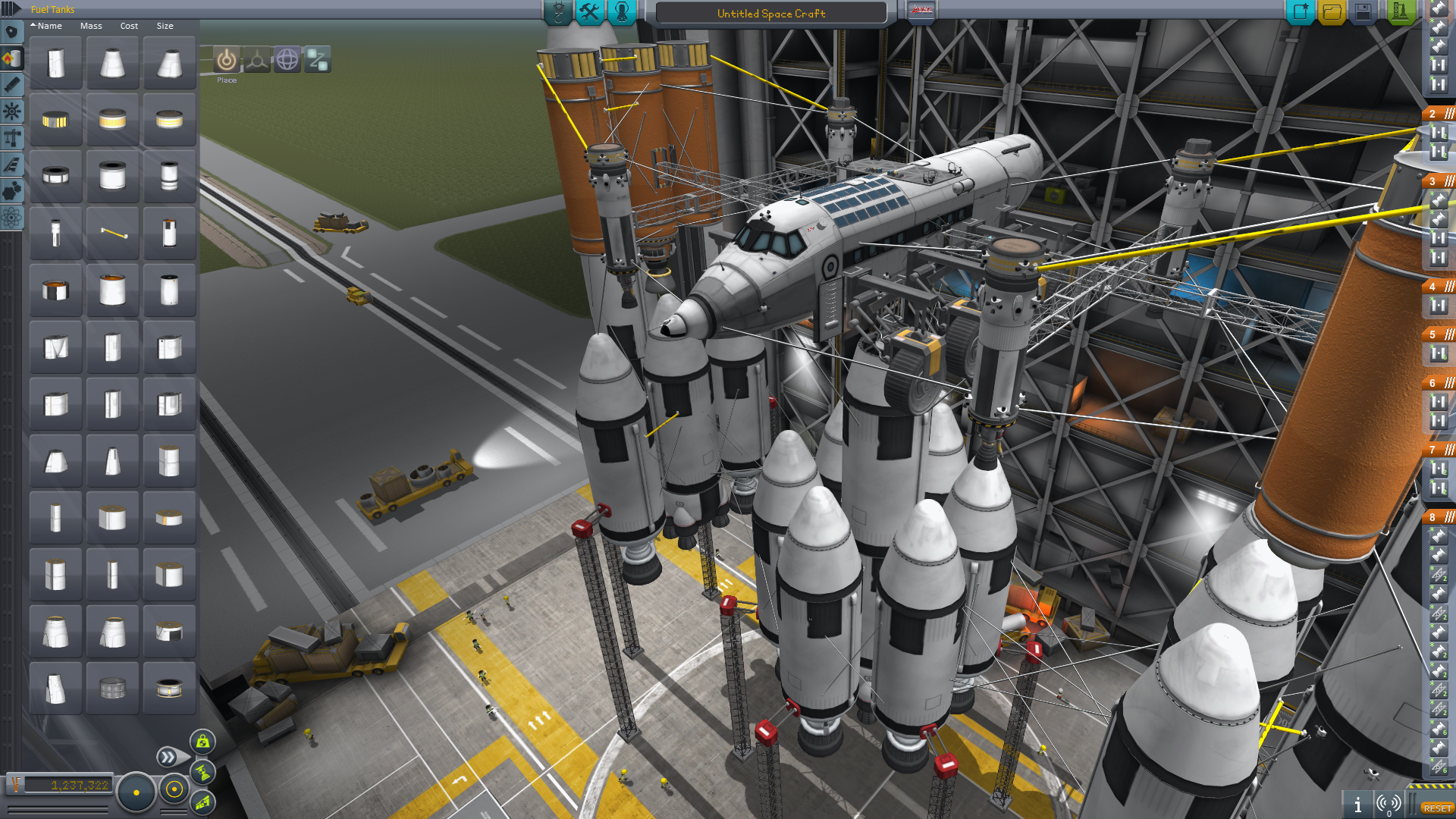Activate the Rotate tool globe icon
Image resolution: width=1456 pixels, height=819 pixels.
[287, 60]
